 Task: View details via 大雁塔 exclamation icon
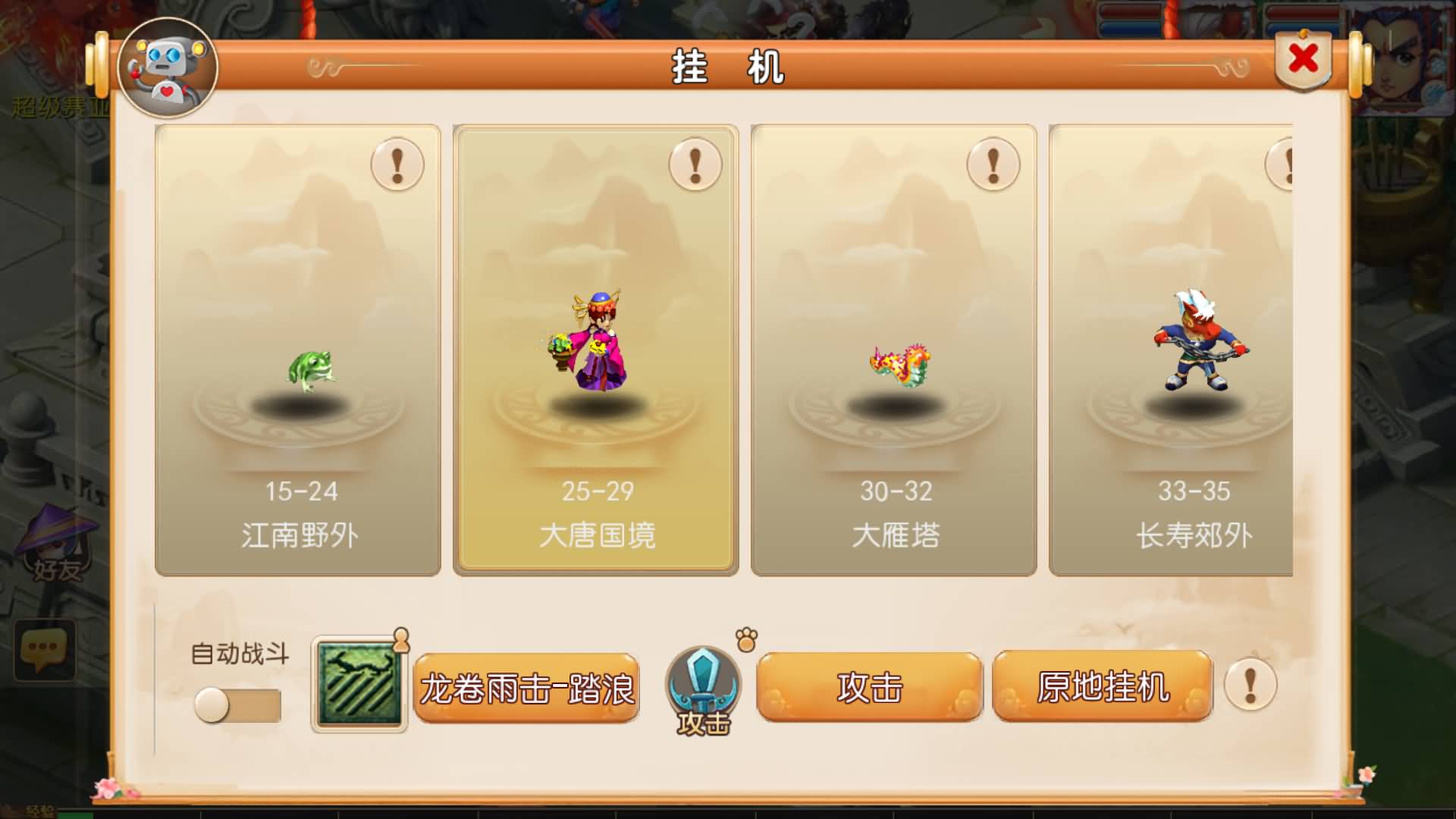[x=993, y=165]
